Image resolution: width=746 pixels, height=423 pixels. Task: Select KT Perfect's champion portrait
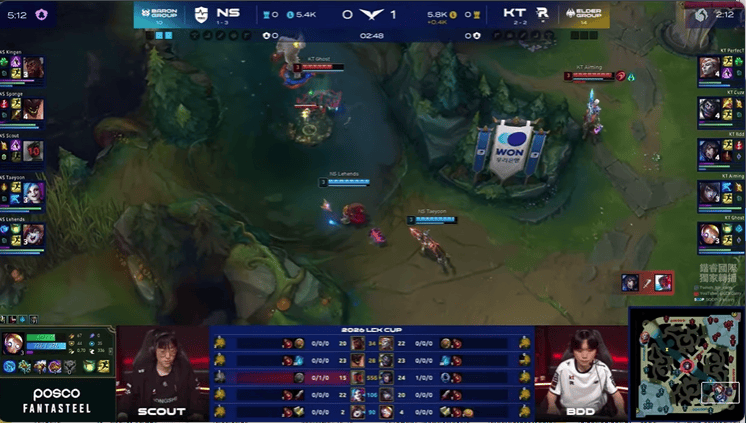point(710,68)
